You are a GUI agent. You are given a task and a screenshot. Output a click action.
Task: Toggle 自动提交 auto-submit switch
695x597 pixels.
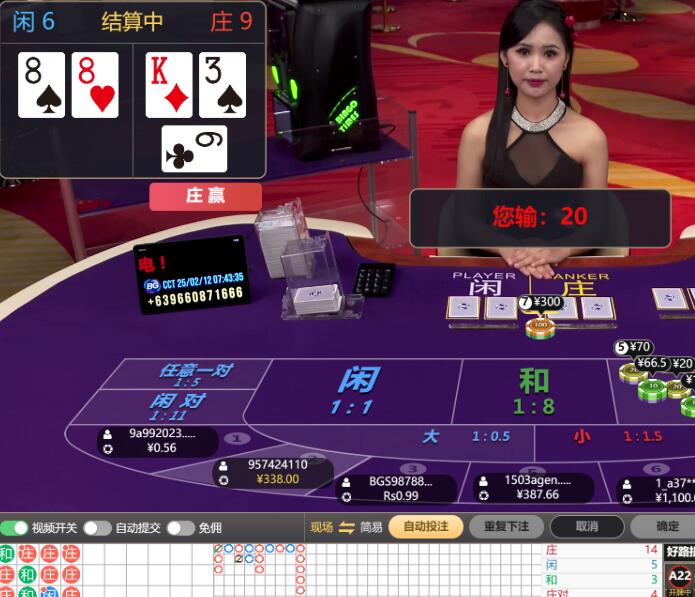tap(96, 527)
